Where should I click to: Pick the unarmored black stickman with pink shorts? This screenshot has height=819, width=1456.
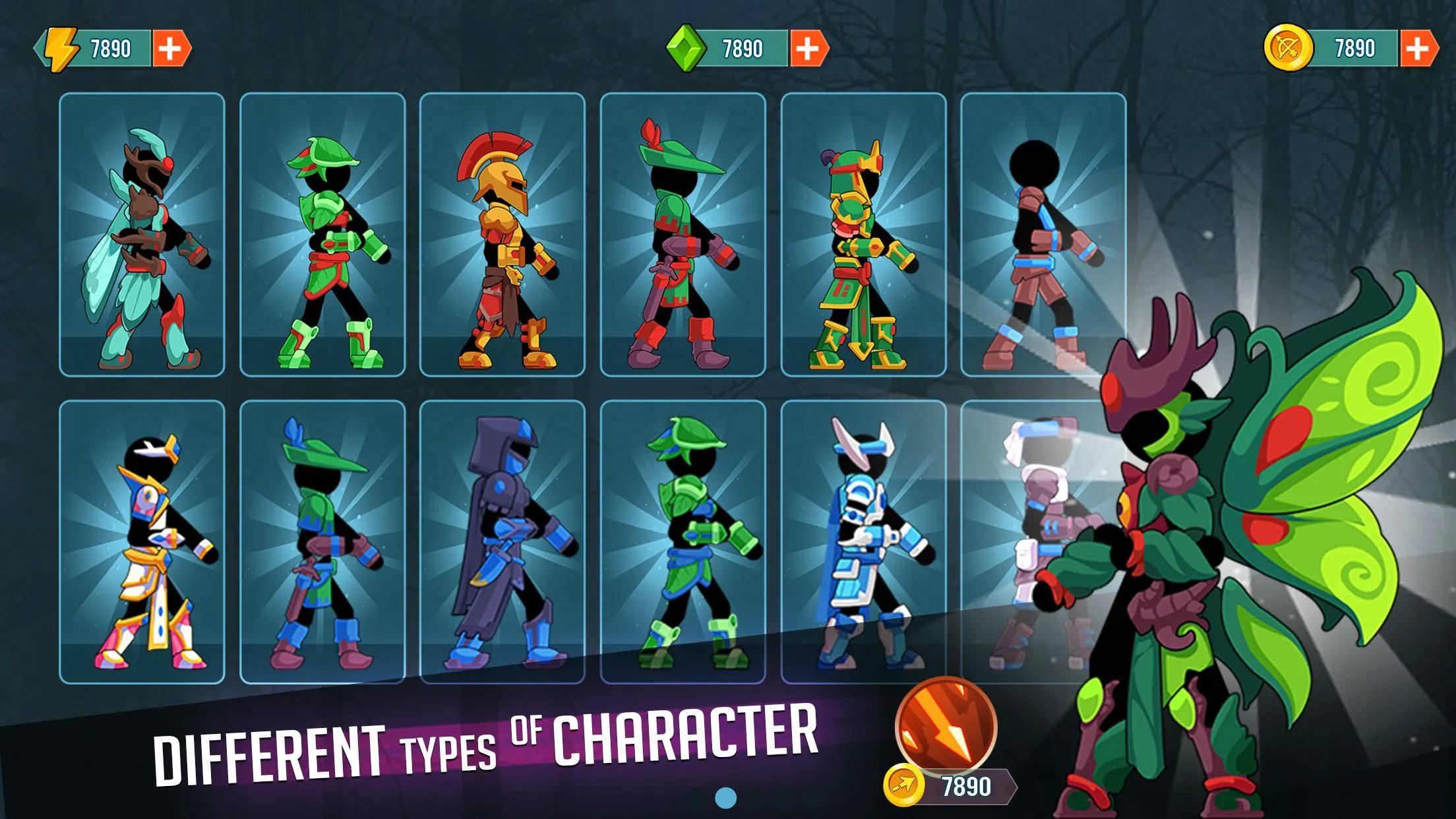tap(1043, 235)
